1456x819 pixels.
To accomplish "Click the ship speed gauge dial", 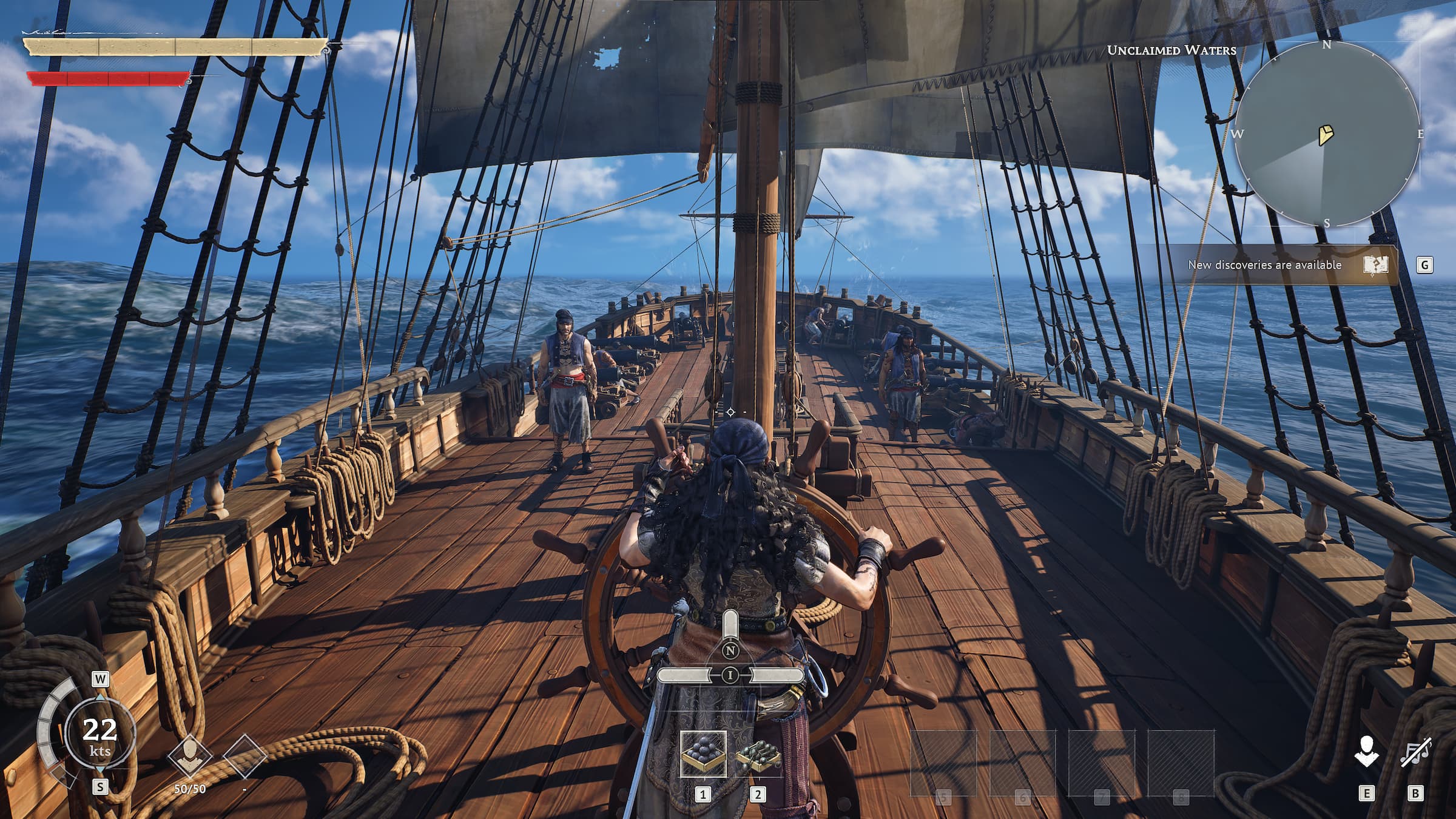I will [x=99, y=735].
